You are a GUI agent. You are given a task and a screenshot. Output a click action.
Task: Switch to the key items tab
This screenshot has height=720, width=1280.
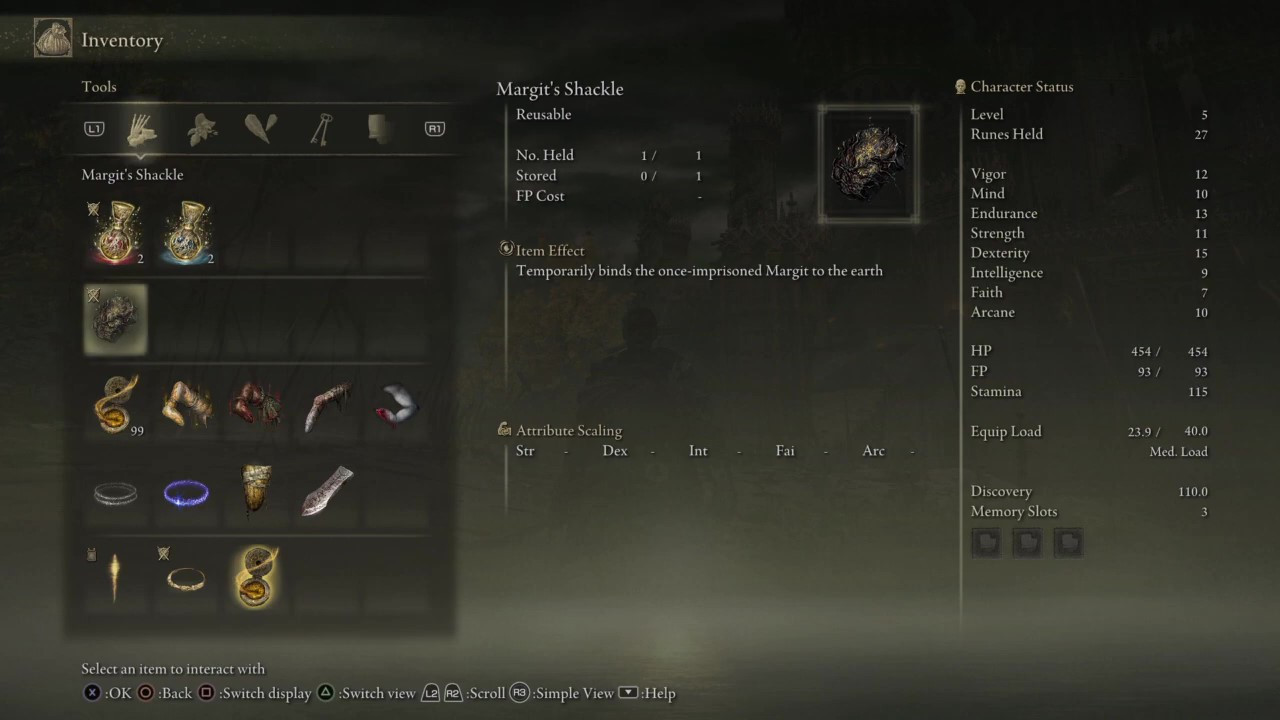pos(320,129)
